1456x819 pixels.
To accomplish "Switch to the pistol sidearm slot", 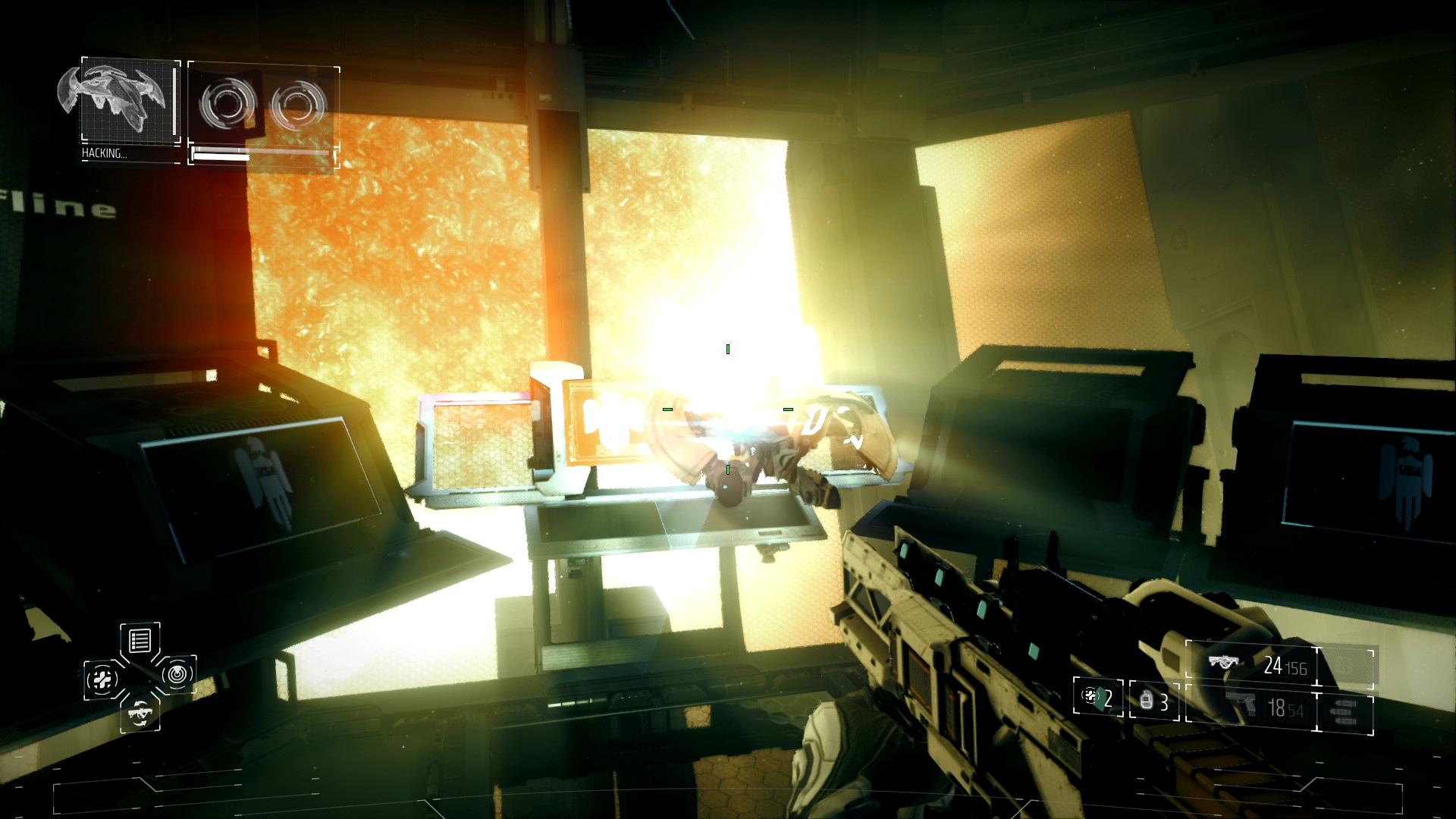I will (x=1251, y=708).
